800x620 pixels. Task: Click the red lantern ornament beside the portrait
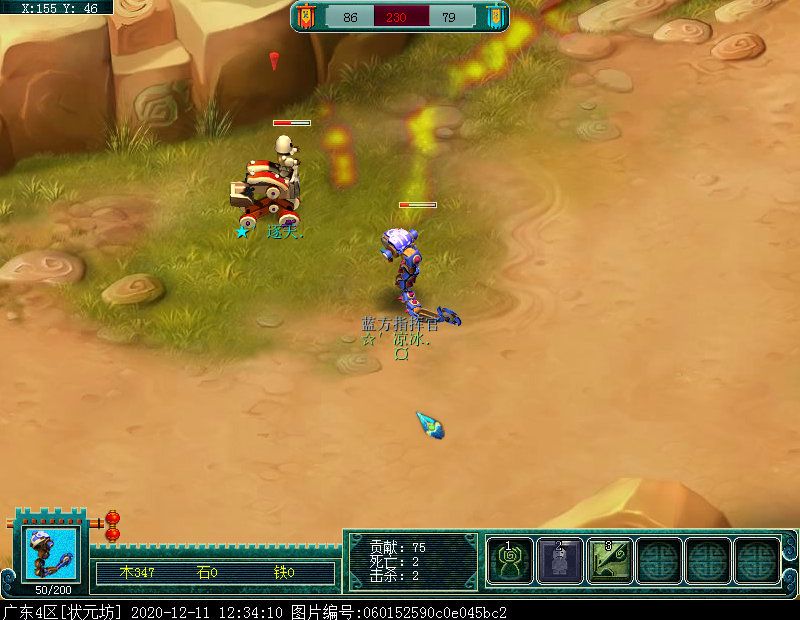pos(112,525)
